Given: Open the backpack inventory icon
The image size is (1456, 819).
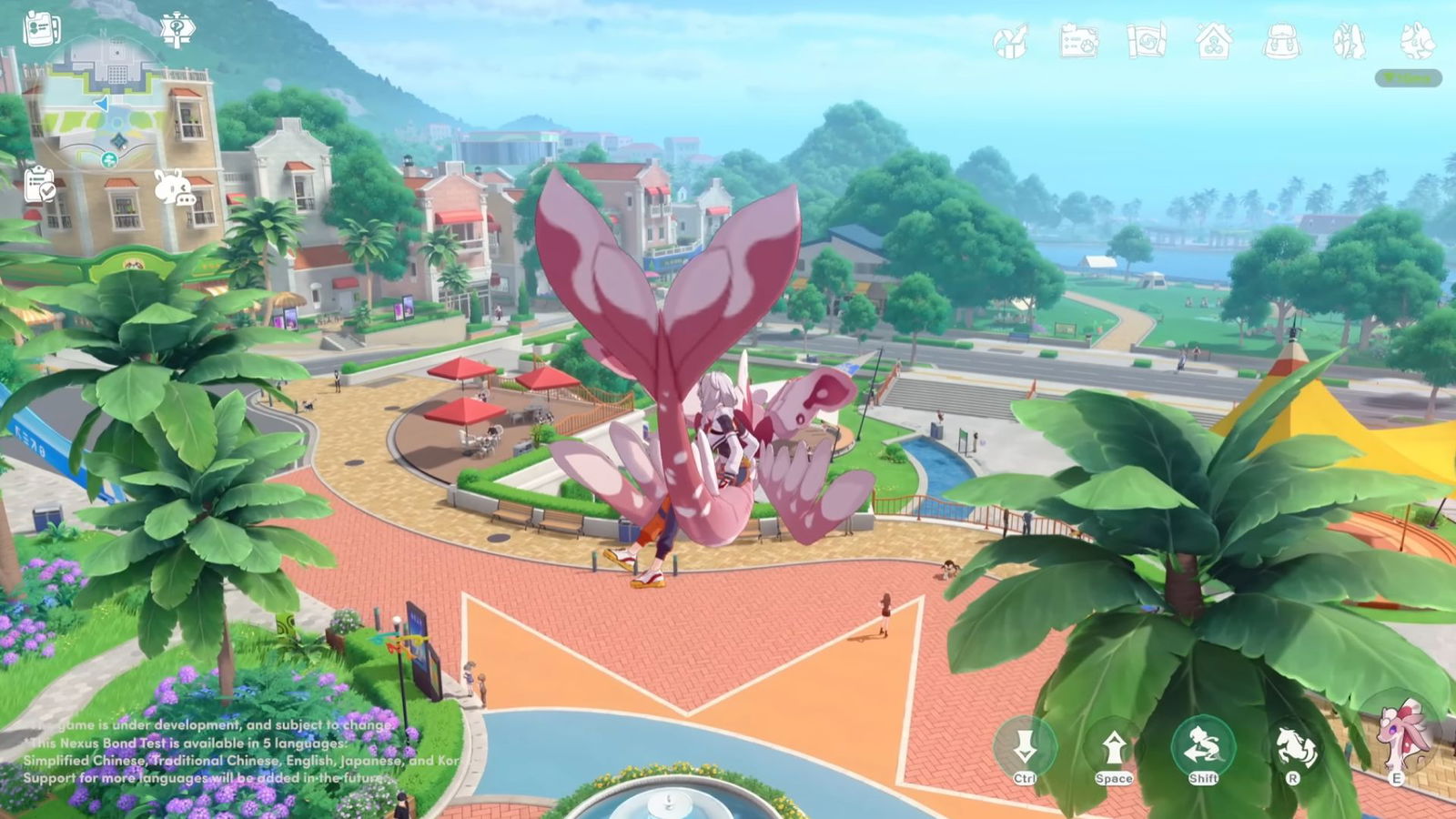Looking at the screenshot, I should (x=1281, y=40).
